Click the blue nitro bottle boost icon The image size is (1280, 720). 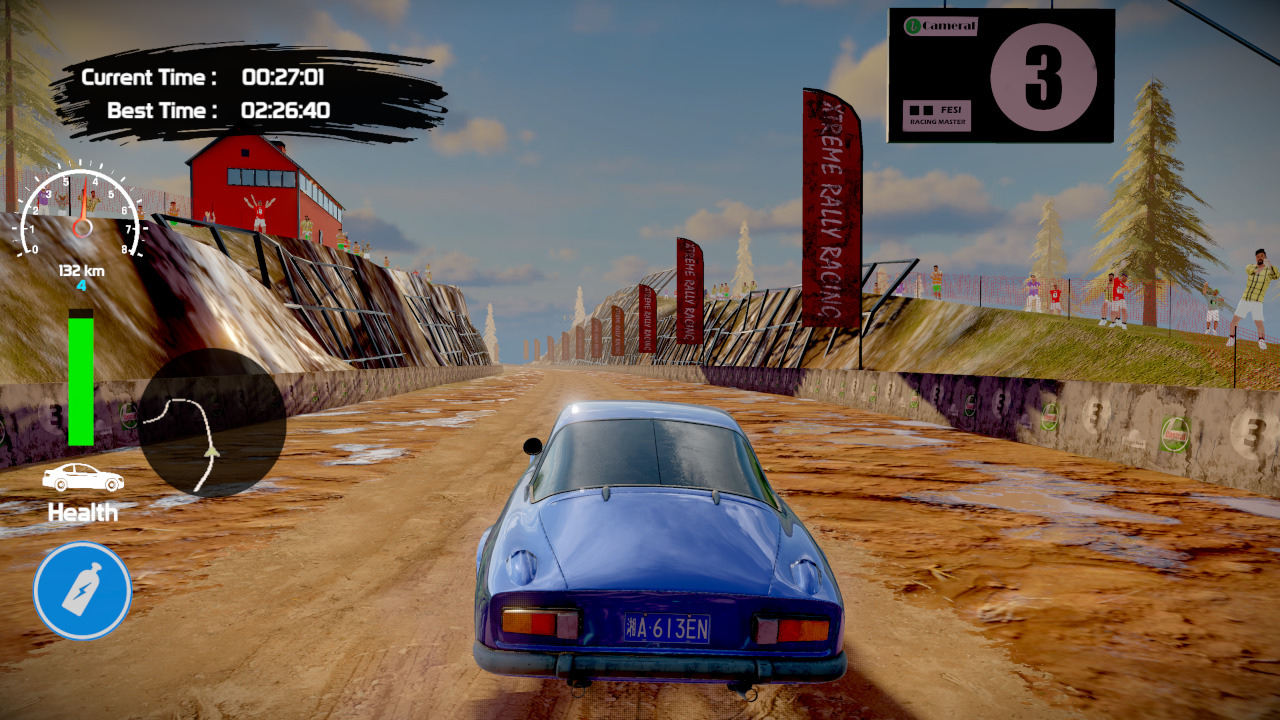(81, 590)
